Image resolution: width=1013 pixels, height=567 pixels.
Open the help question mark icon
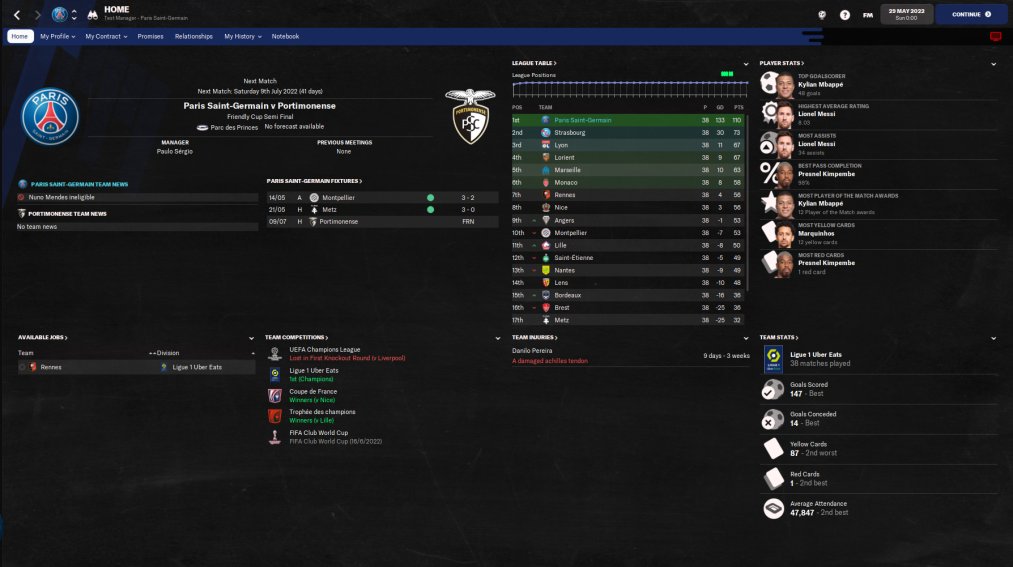[x=845, y=15]
